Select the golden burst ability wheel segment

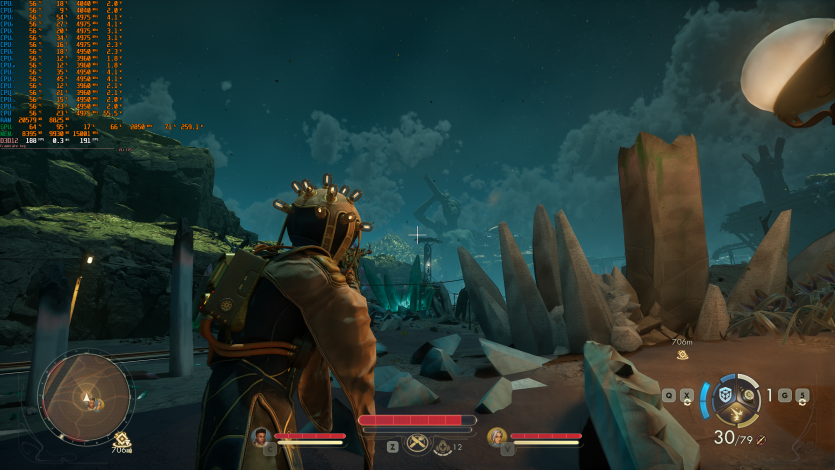click(737, 413)
